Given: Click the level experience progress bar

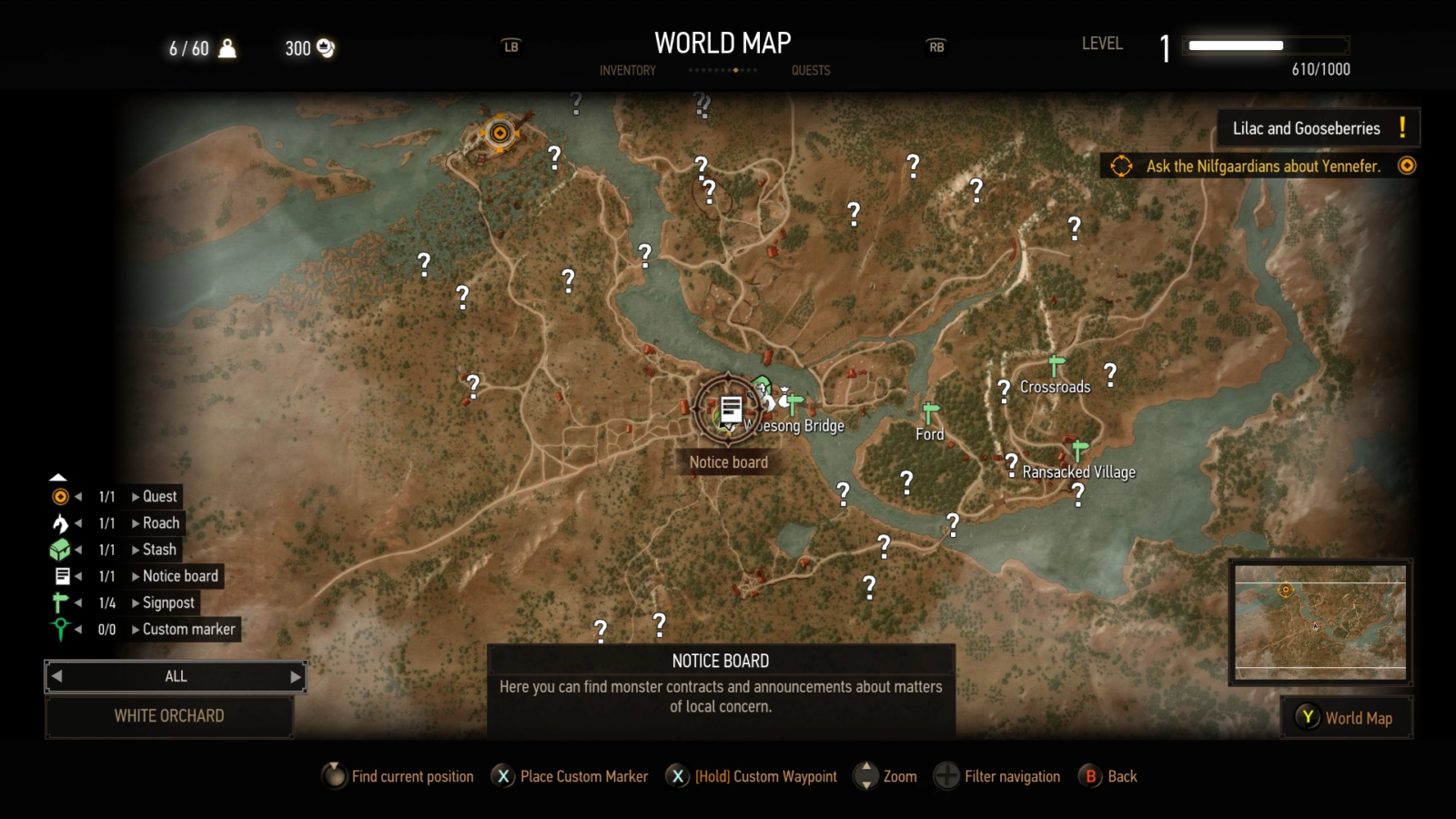Looking at the screenshot, I should 1265,44.
